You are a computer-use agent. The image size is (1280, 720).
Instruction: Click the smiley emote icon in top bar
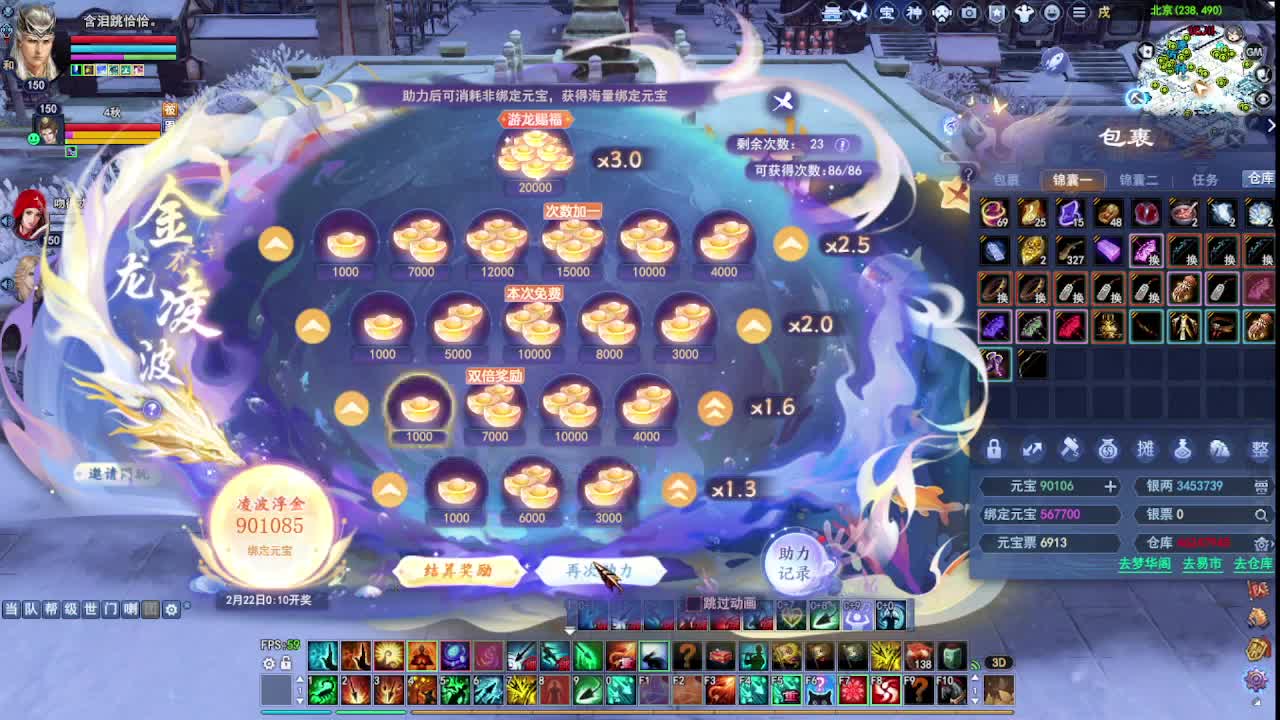coord(1053,14)
